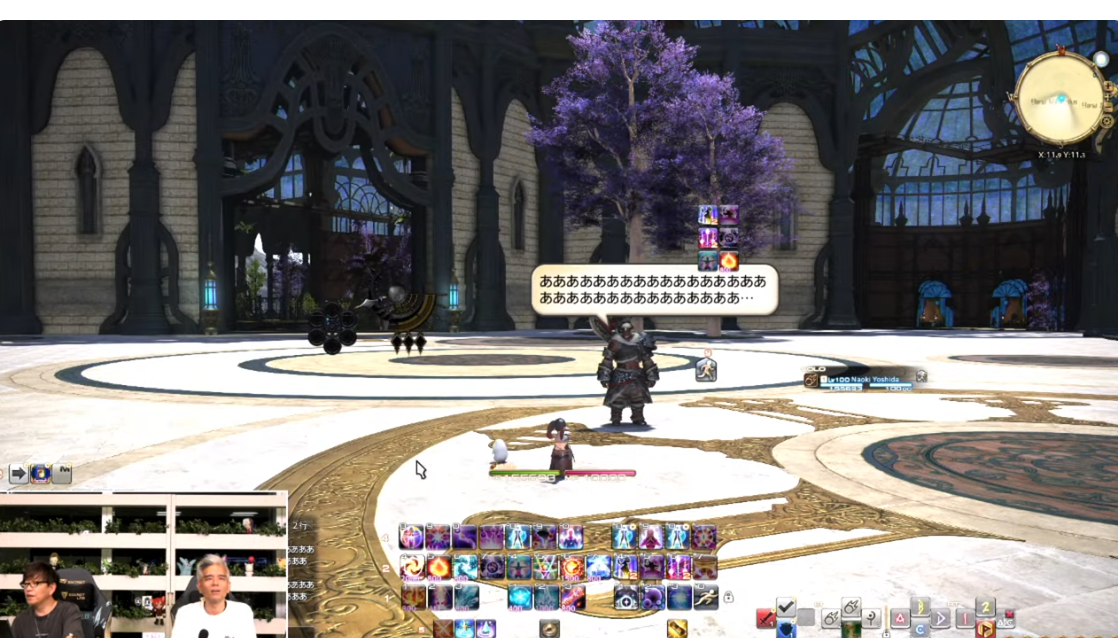Toggle the hotbar padlock
The height and width of the screenshot is (638, 1118).
(x=728, y=597)
